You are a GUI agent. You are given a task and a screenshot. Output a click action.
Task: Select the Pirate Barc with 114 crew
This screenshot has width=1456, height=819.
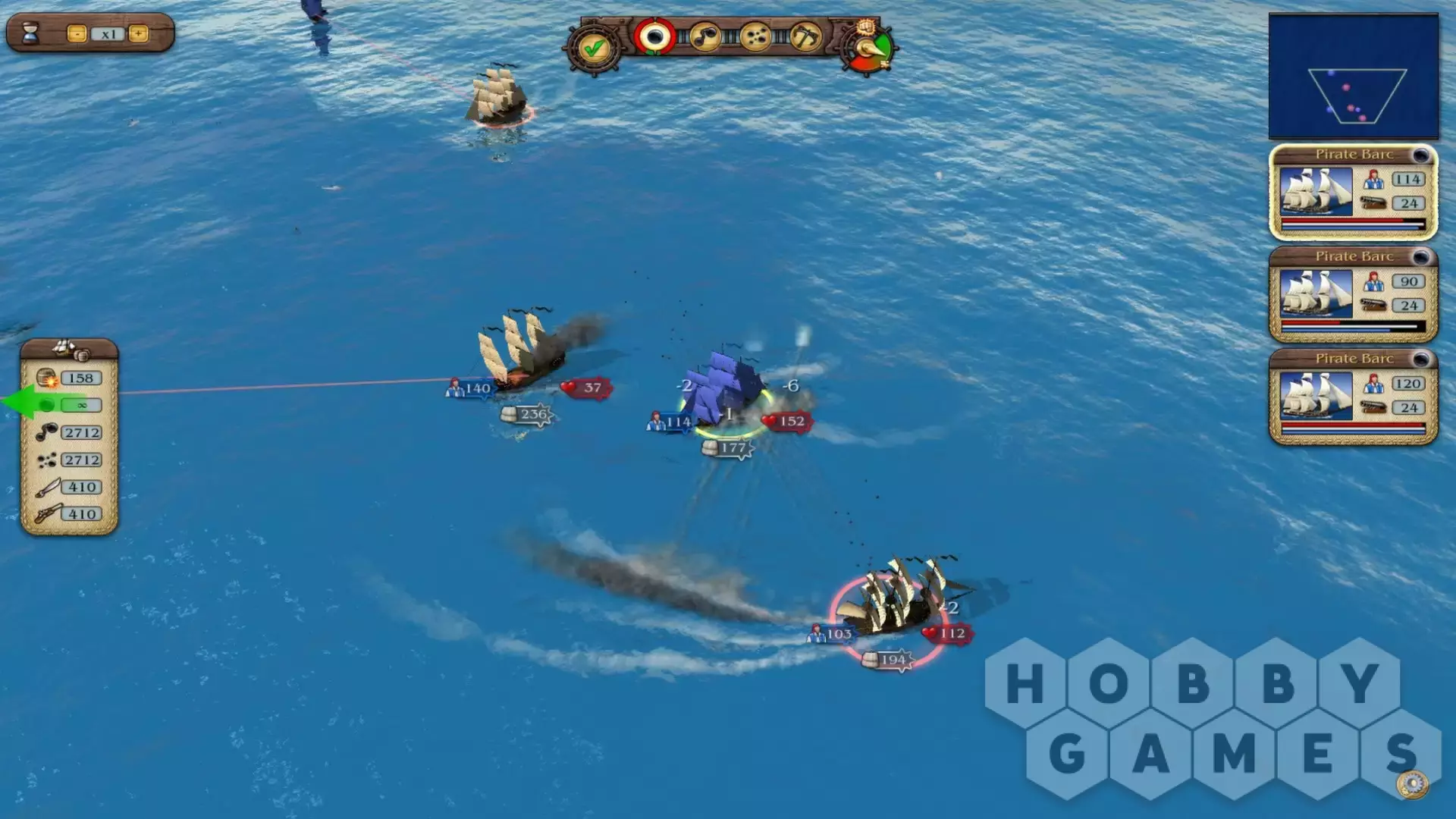[x=1353, y=193]
